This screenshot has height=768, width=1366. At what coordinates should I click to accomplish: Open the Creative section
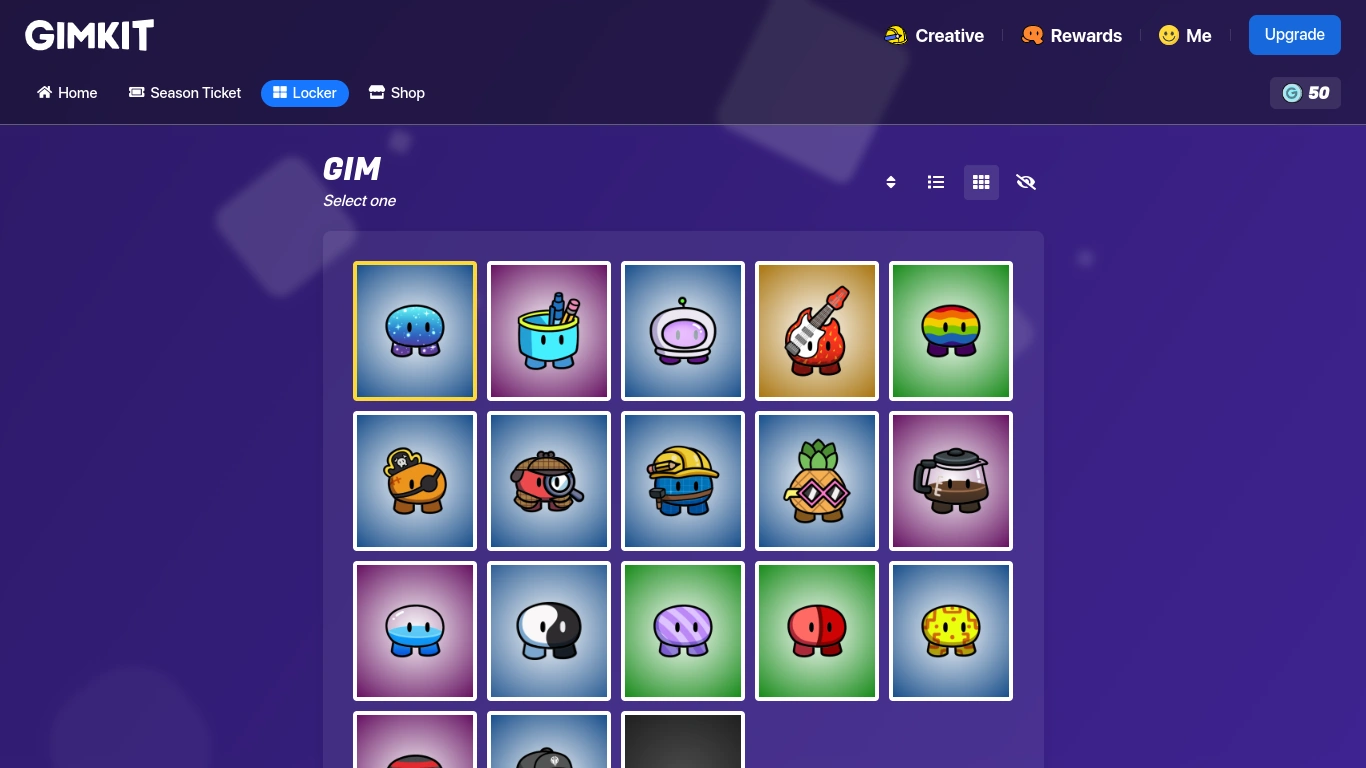[934, 35]
